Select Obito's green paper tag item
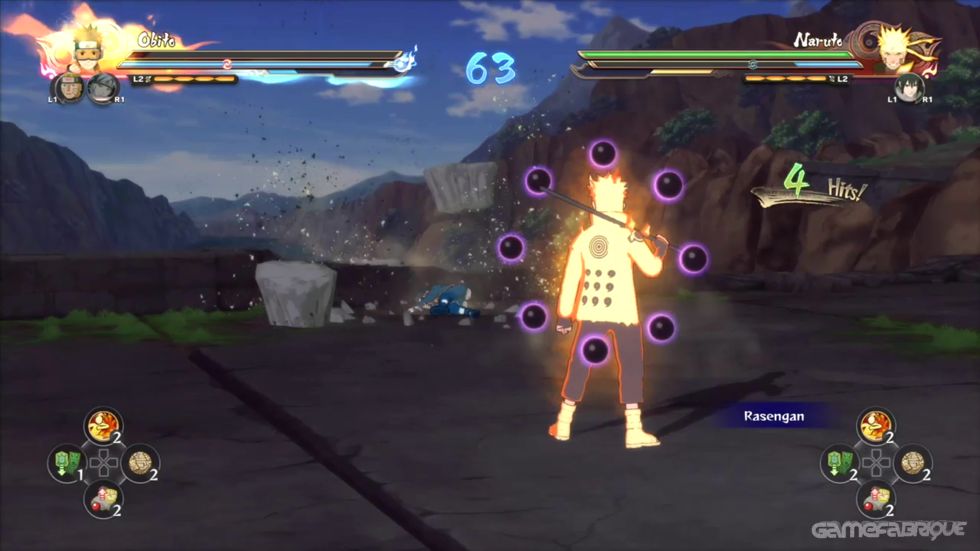980x551 pixels. tap(66, 463)
